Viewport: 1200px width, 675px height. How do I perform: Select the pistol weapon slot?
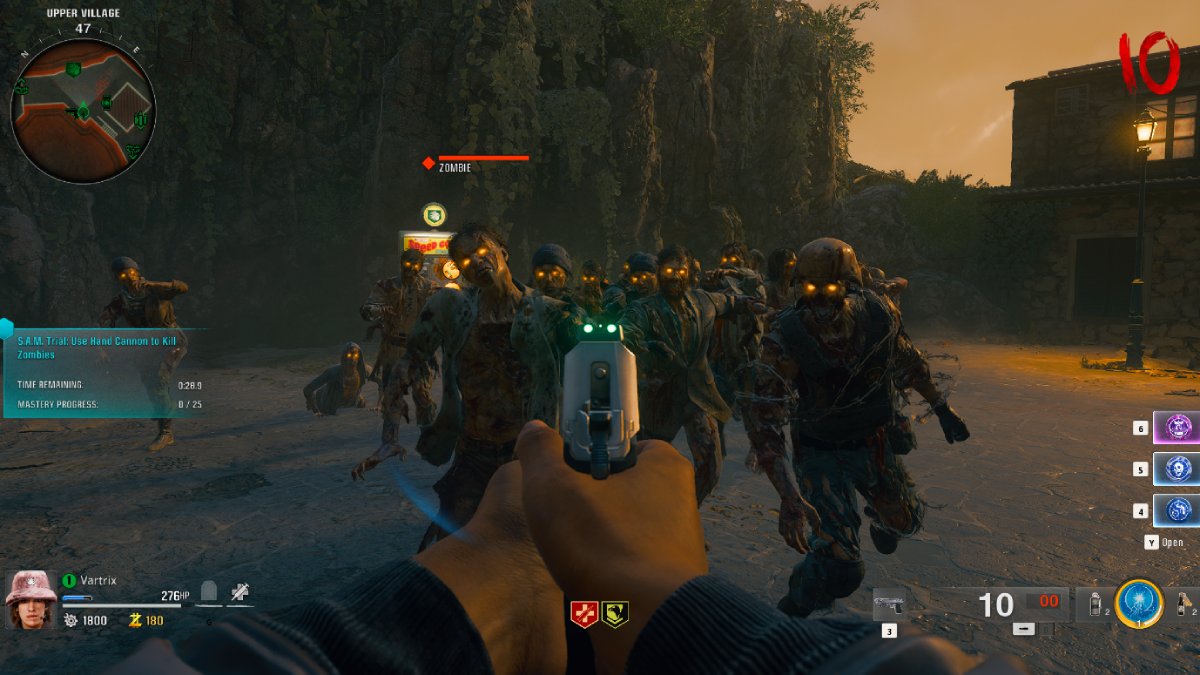pyautogui.click(x=888, y=604)
